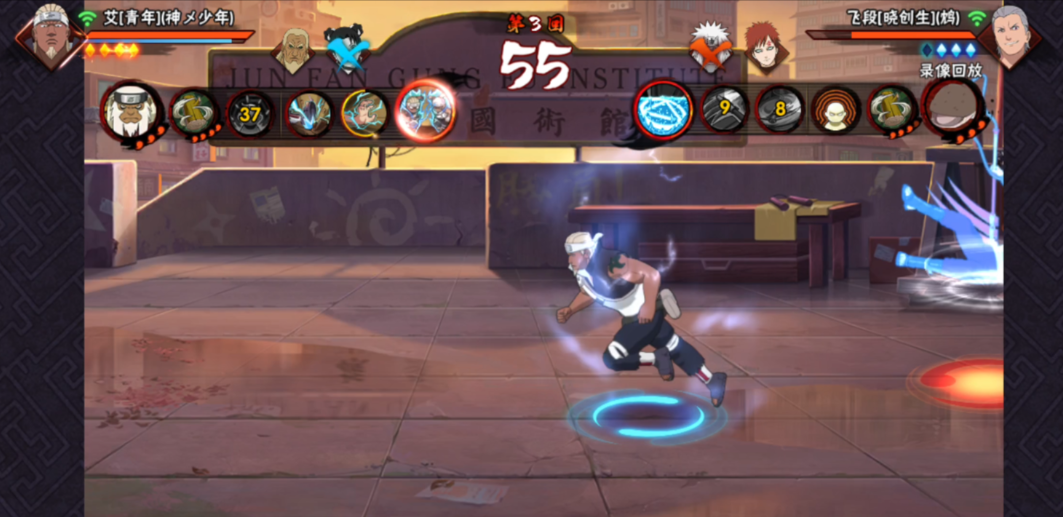Trigger the blue swirling sphere skill

pyautogui.click(x=663, y=109)
